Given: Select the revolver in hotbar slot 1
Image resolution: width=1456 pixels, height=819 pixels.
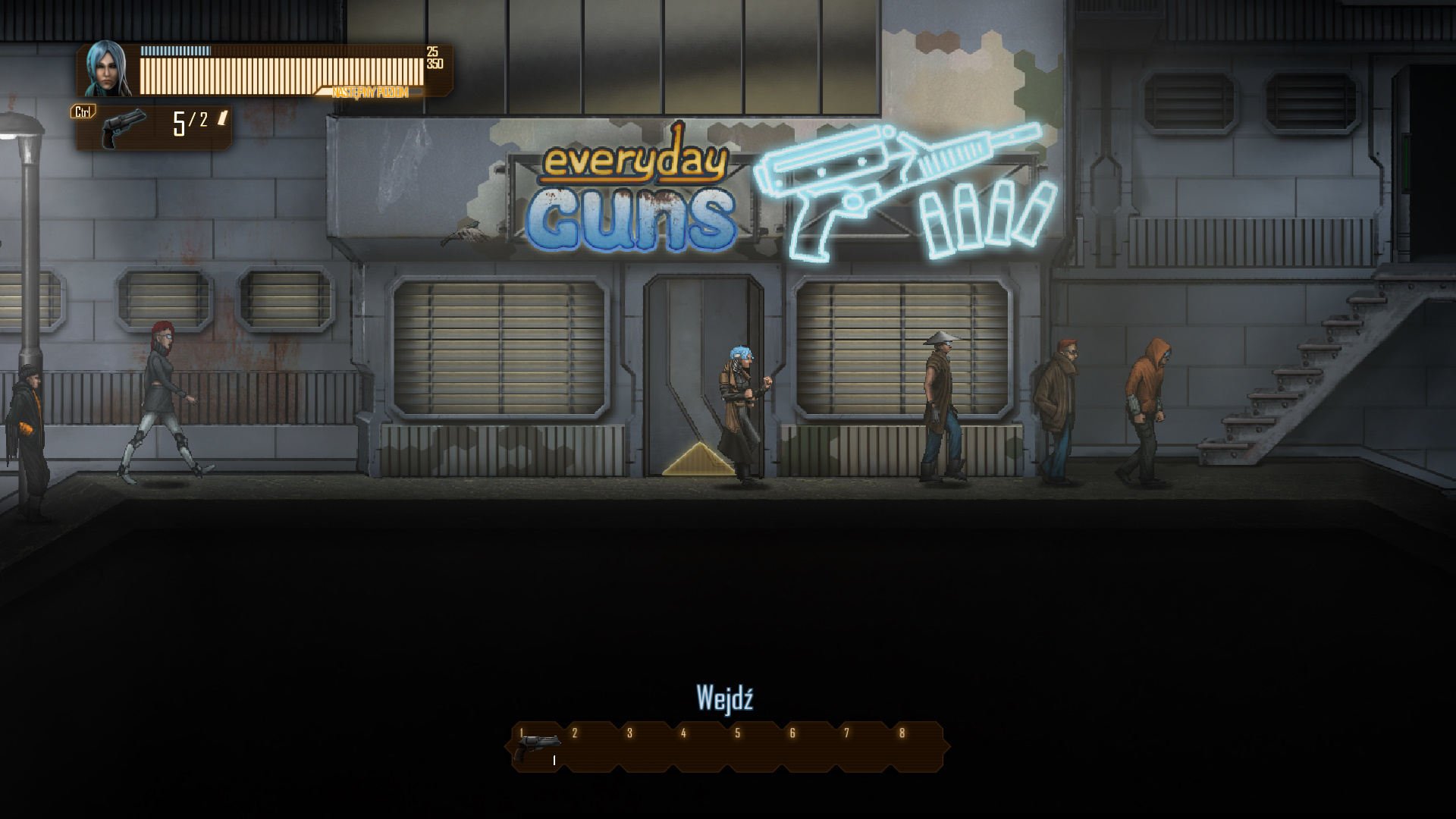Looking at the screenshot, I should coord(537,747).
